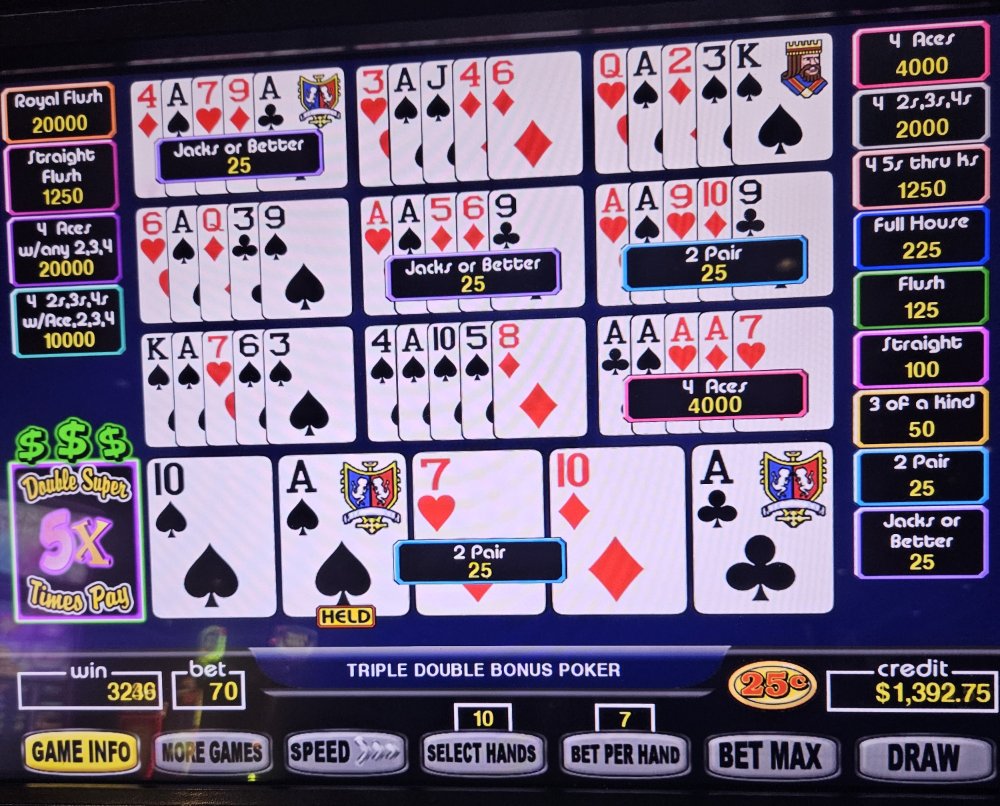1000x806 pixels.
Task: Choose the ace of clubs card
Action: click(761, 530)
